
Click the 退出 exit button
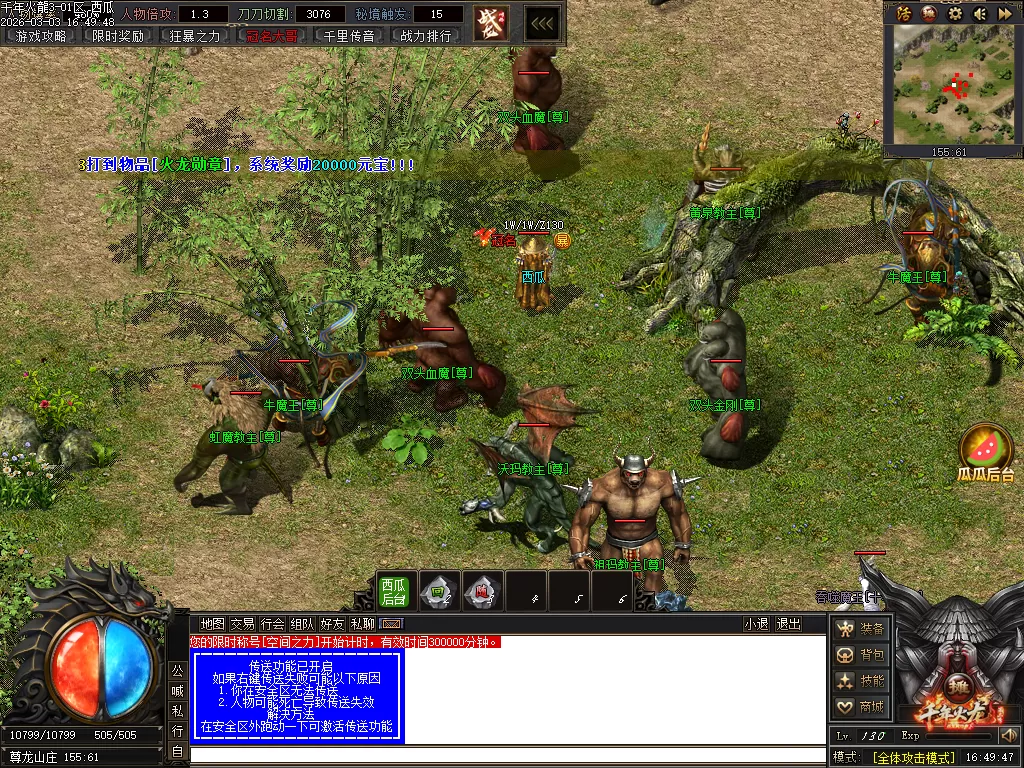click(x=789, y=624)
